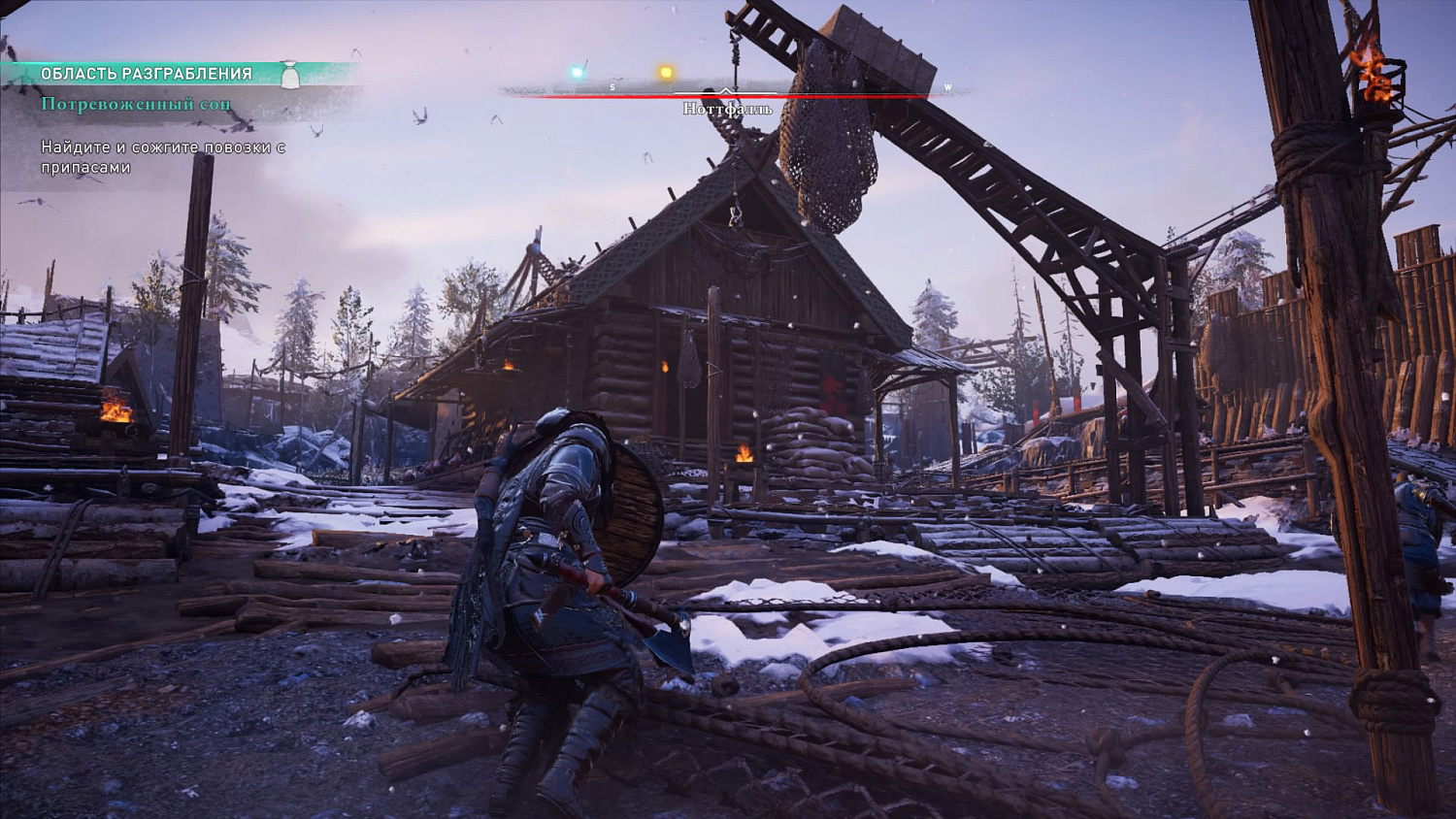Click the S cardinal letter on compass

pos(612,86)
